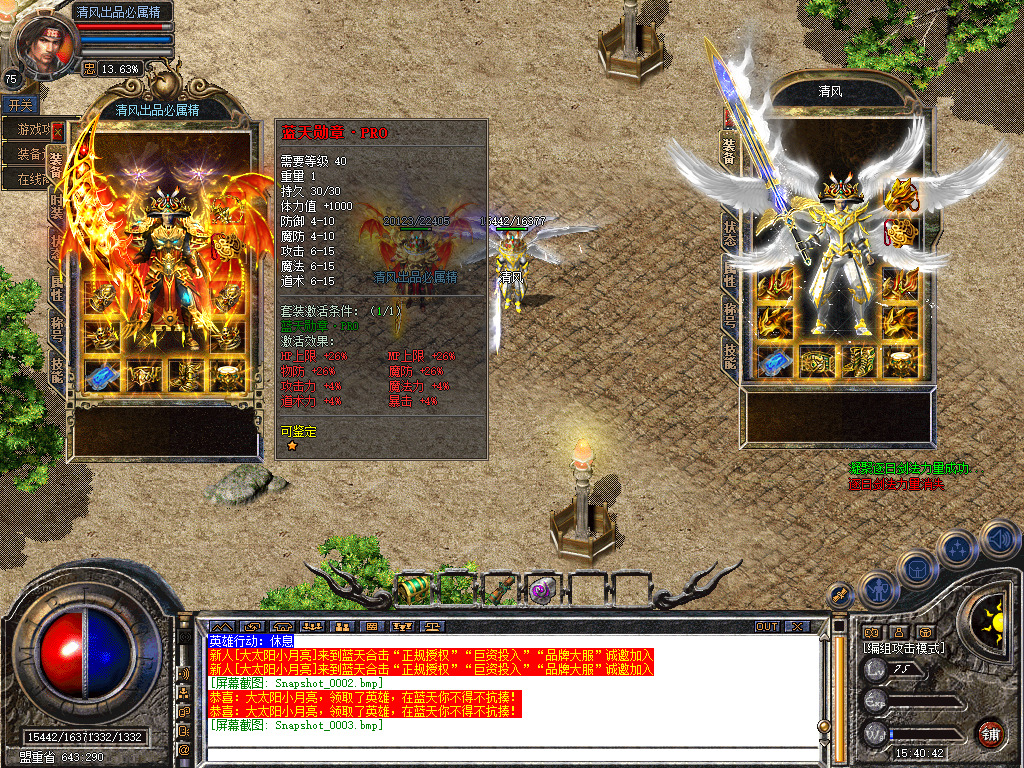Use the purple swirl item in hotbar

pos(542,591)
